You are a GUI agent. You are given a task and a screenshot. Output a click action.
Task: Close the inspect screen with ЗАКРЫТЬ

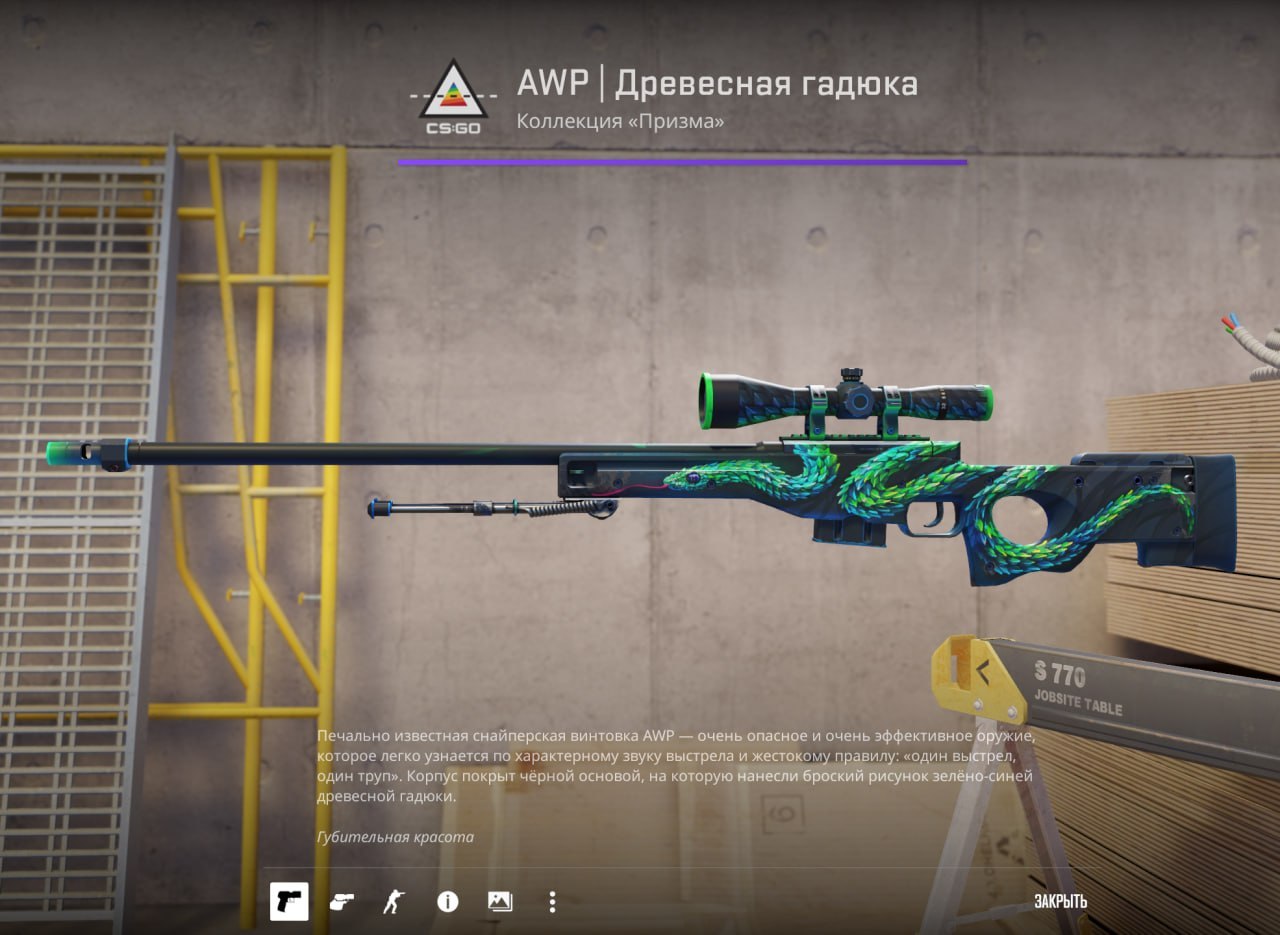click(1060, 901)
